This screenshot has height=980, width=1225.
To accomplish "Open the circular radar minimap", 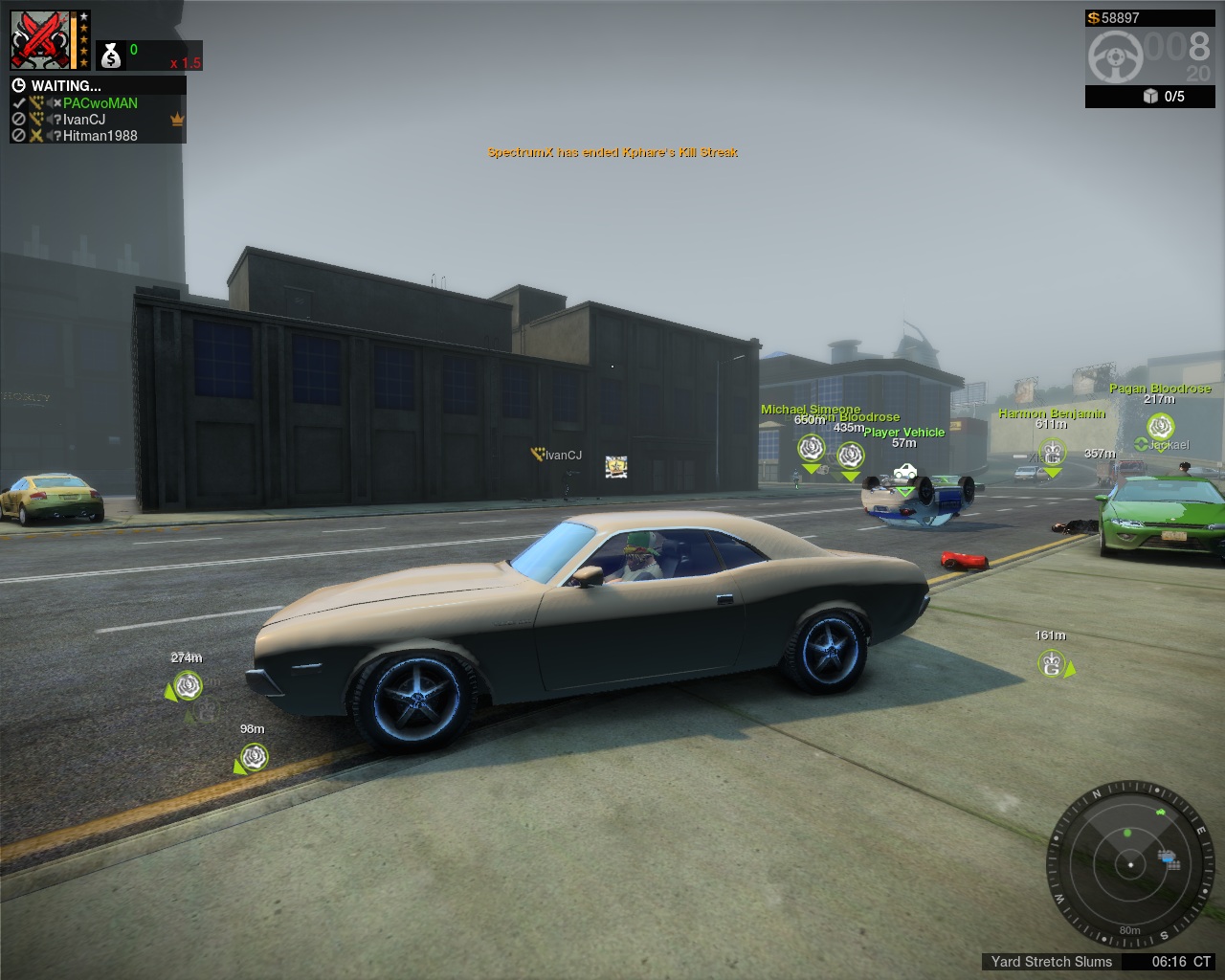I will tap(1130, 865).
